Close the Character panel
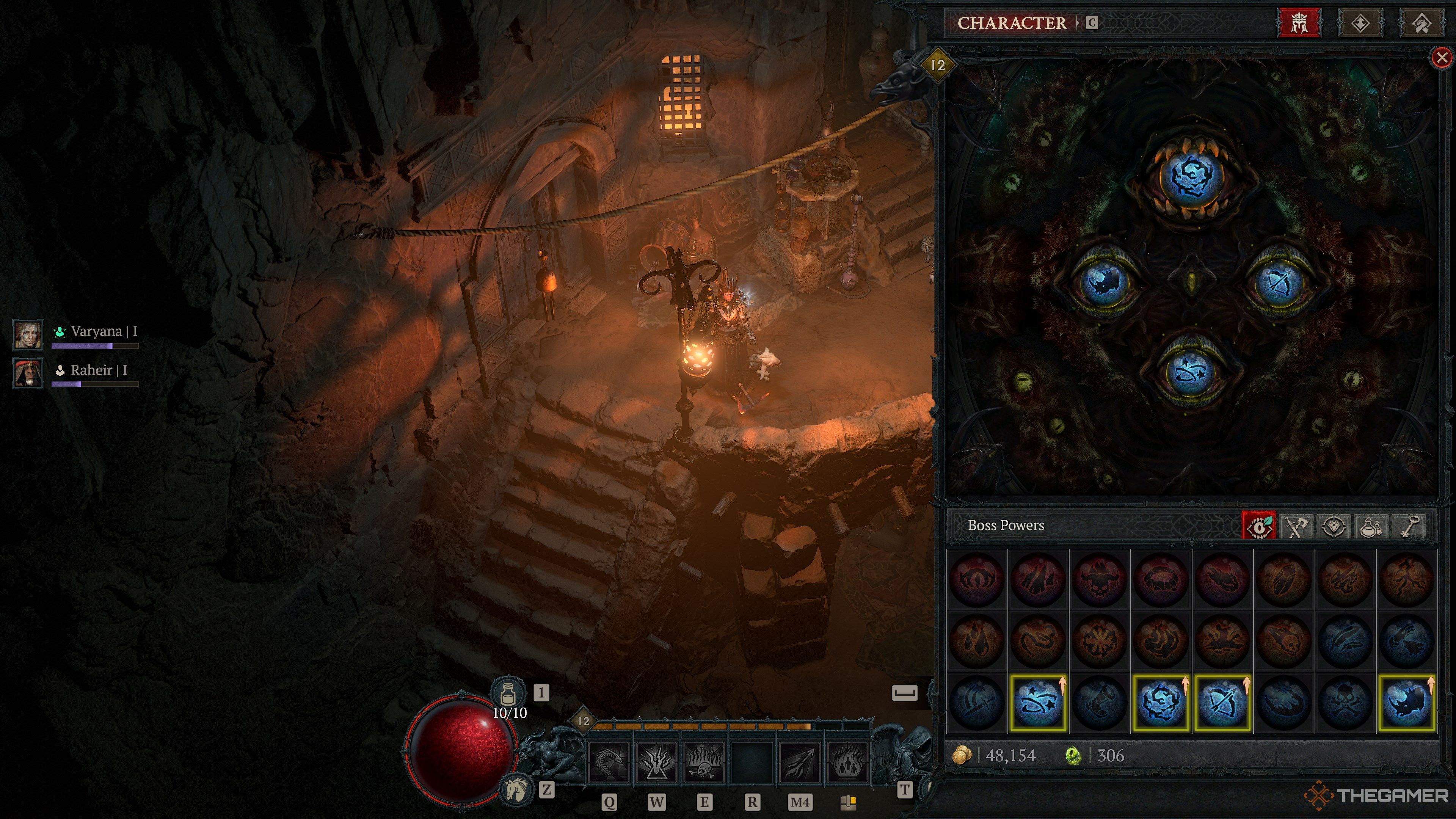The height and width of the screenshot is (819, 1456). coord(1441,58)
